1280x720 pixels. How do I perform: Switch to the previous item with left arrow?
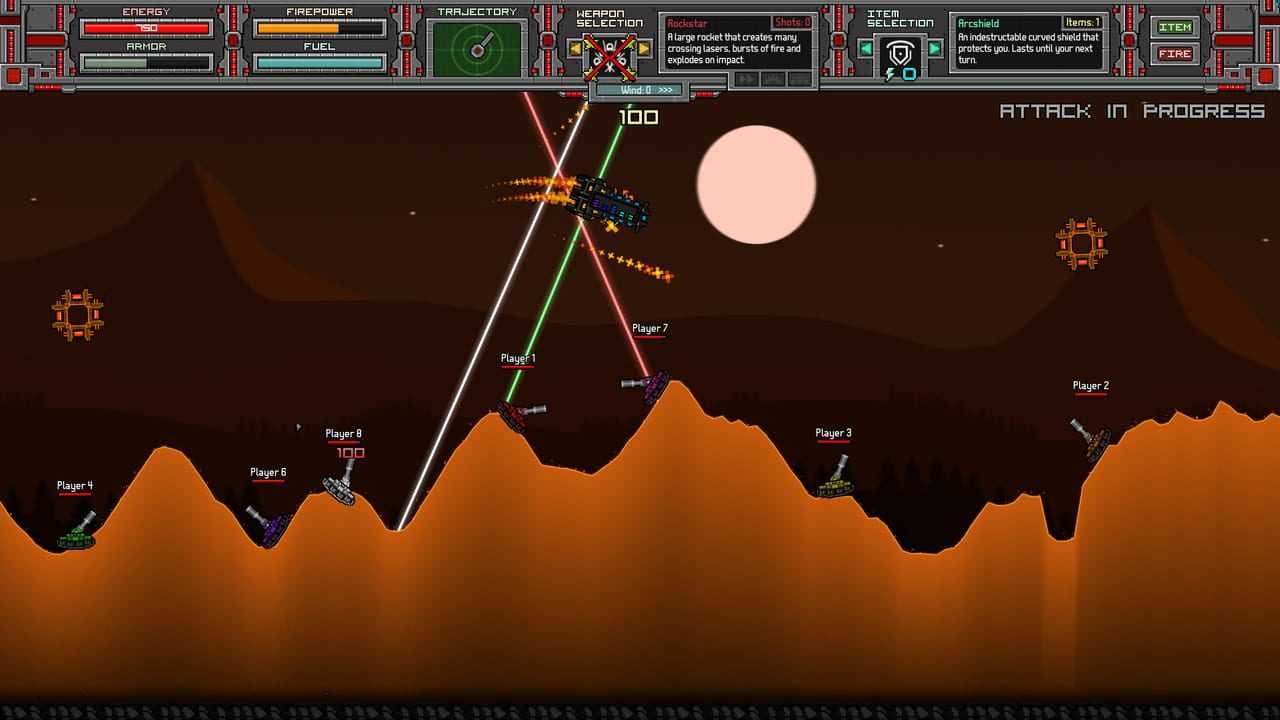866,48
